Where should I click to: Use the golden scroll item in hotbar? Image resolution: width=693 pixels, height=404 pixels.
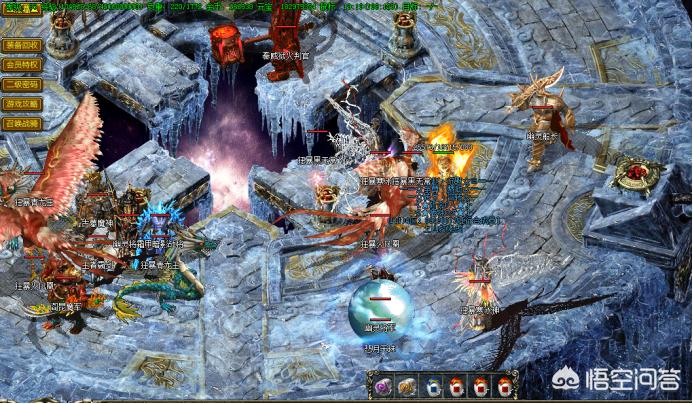coord(407,386)
